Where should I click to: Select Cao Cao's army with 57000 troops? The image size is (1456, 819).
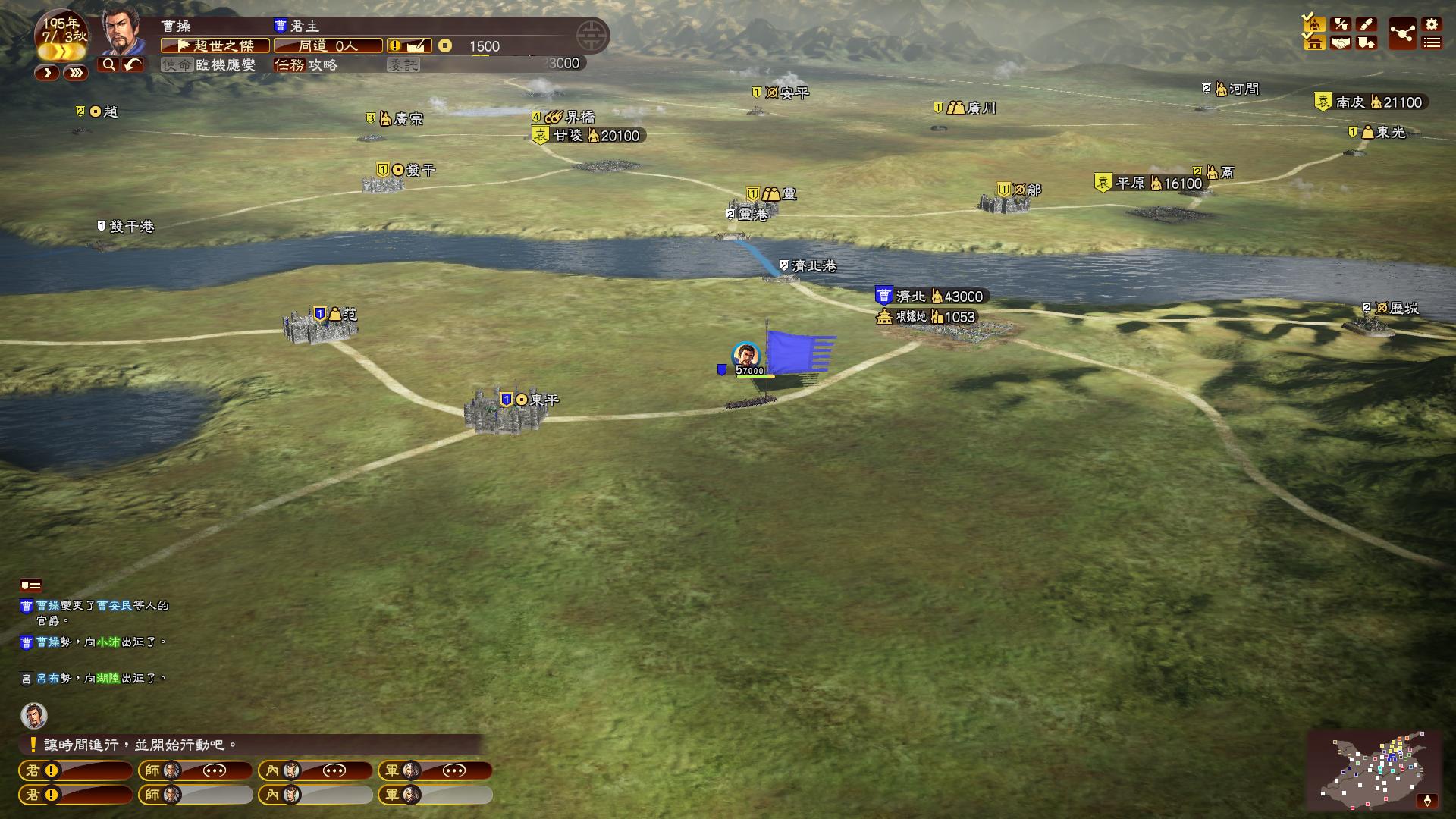746,357
